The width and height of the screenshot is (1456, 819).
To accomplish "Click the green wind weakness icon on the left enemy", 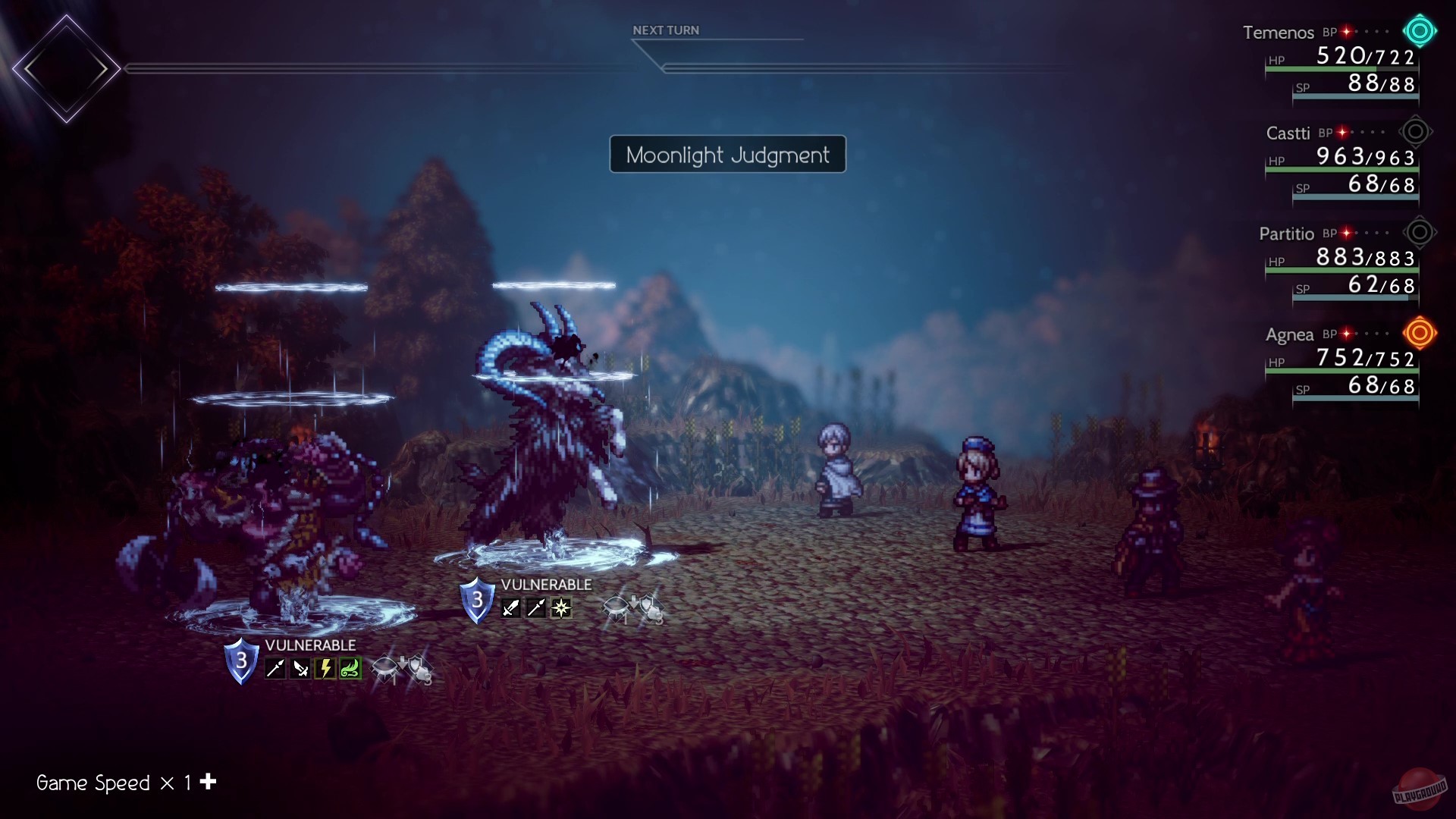I will pyautogui.click(x=350, y=667).
